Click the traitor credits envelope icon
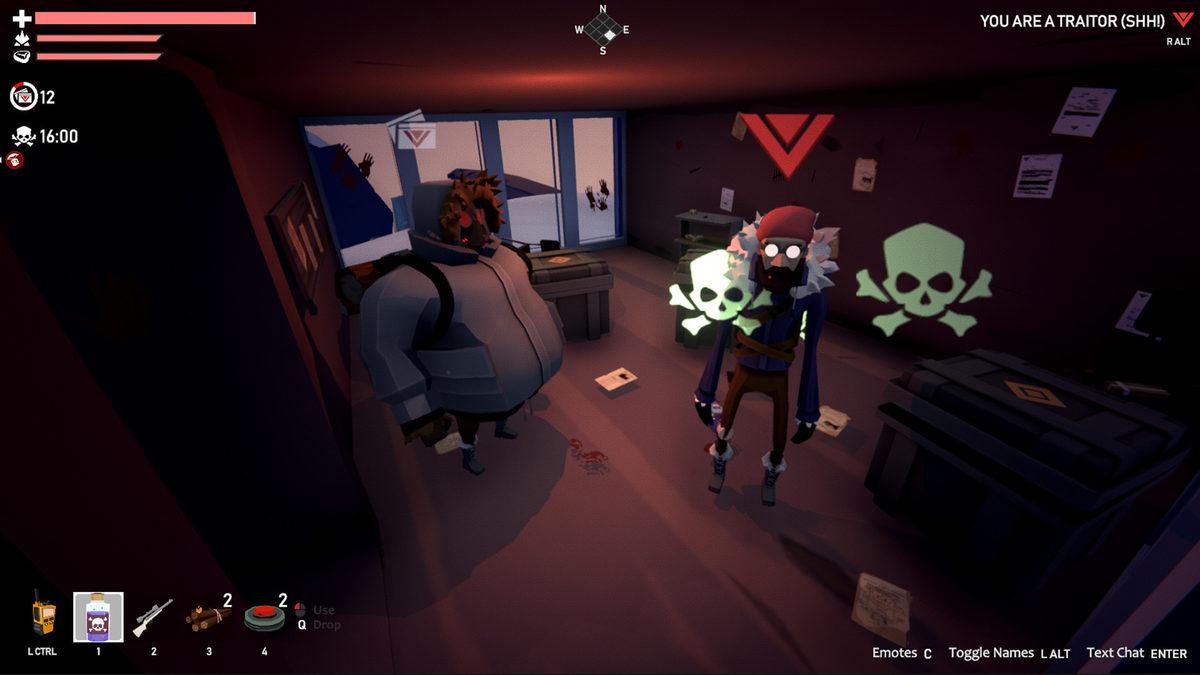Screen dimensions: 1200x675 click(23, 97)
